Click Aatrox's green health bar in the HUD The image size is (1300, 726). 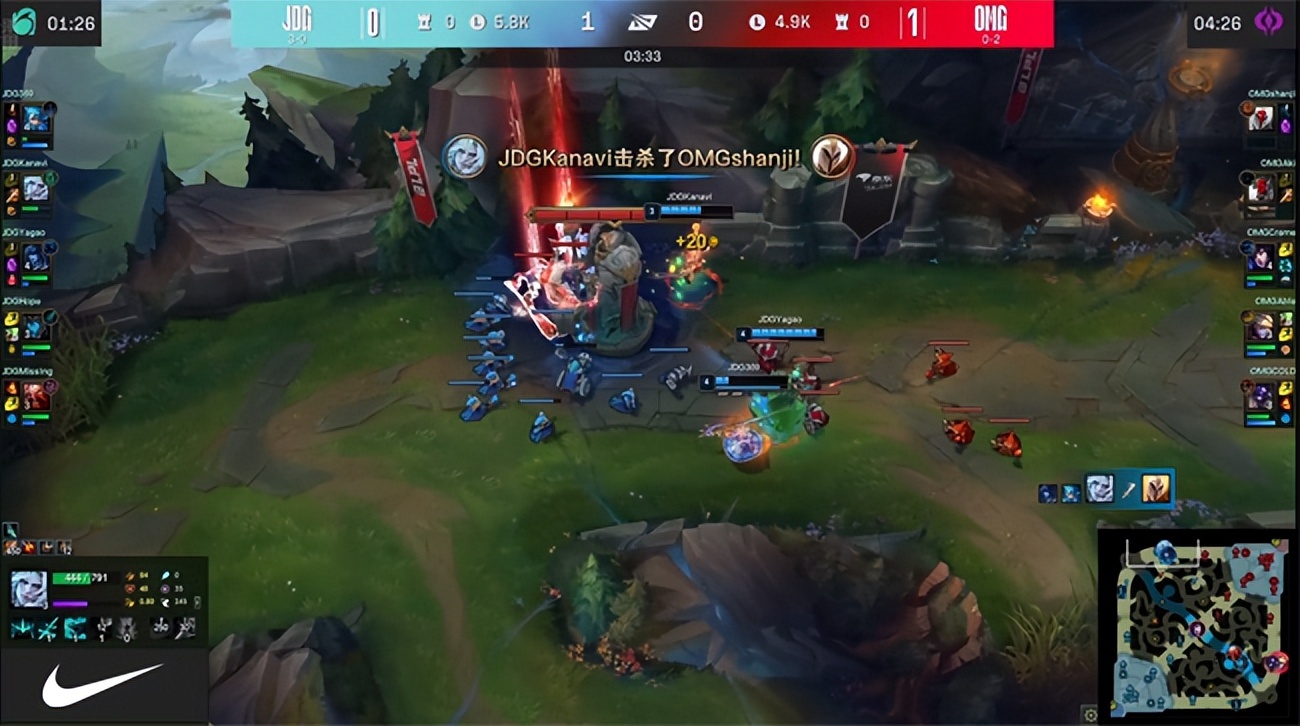click(71, 577)
